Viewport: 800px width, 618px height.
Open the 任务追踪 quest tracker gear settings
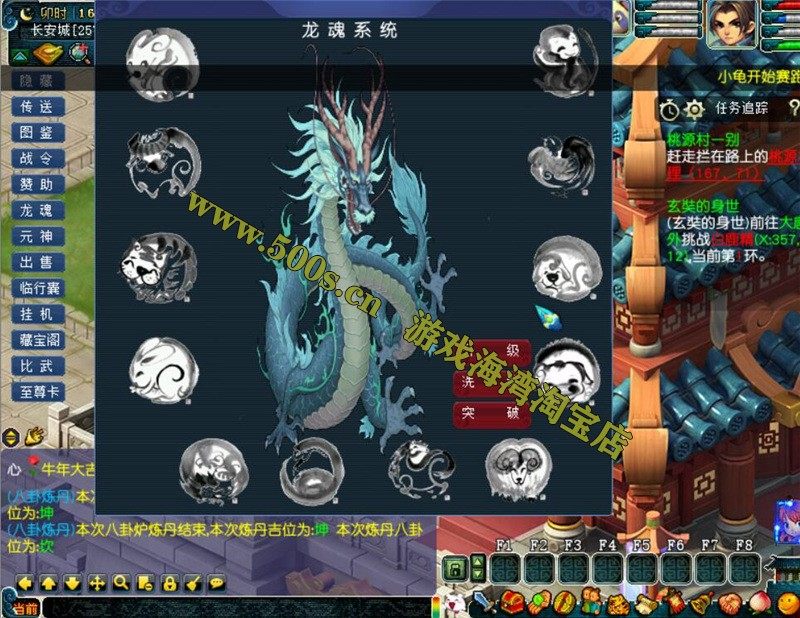(x=694, y=108)
